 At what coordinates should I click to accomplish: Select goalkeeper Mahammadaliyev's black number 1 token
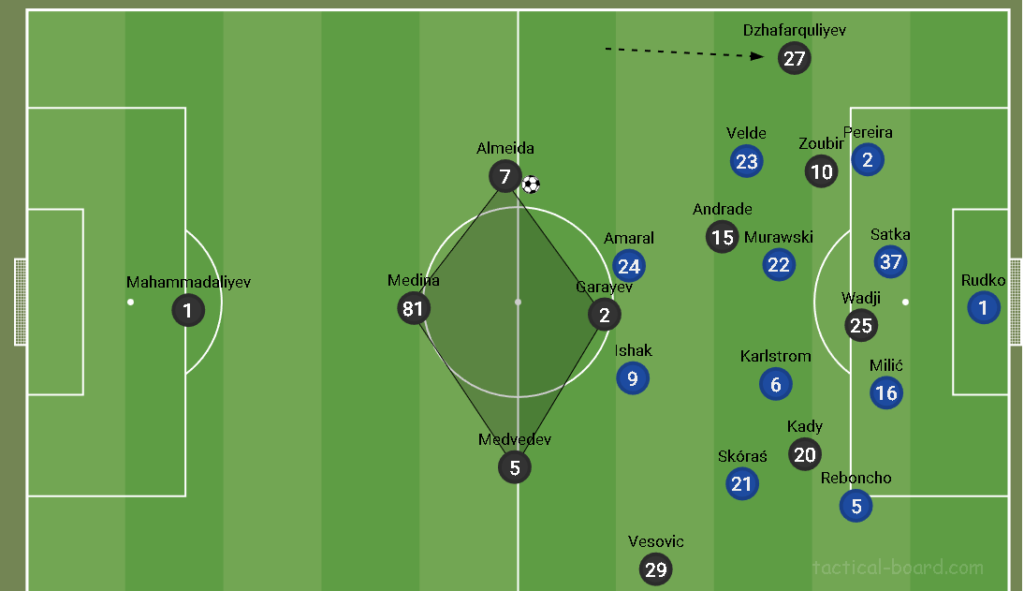tap(187, 310)
